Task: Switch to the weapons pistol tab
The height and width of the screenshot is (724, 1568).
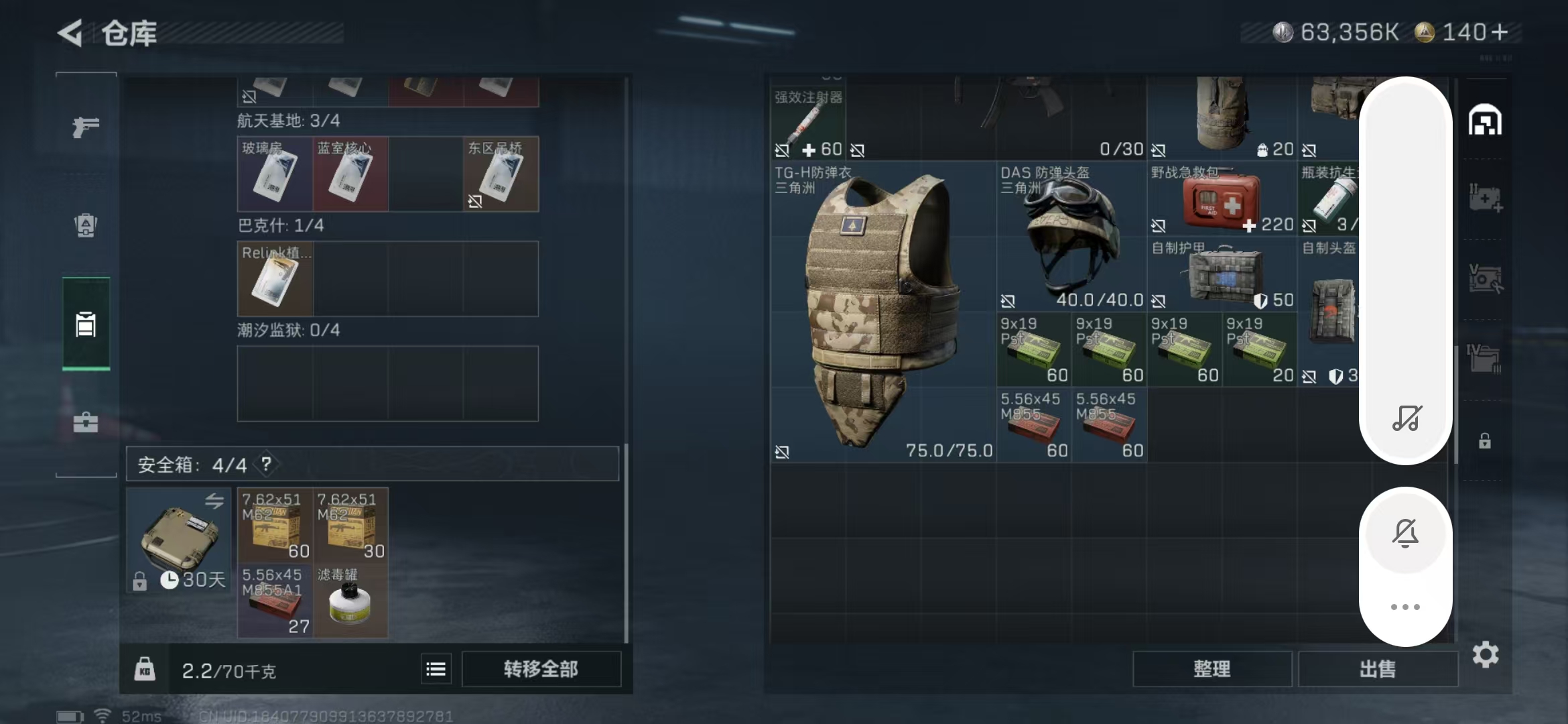Action: pyautogui.click(x=86, y=126)
